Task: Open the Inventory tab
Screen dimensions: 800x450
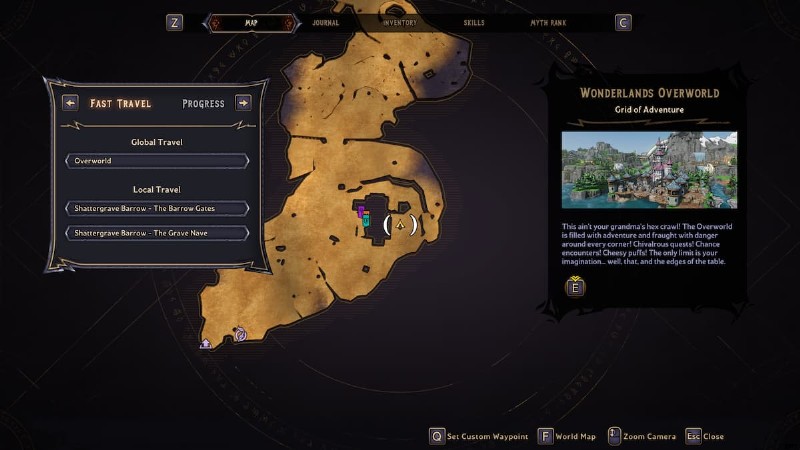Action: click(400, 22)
